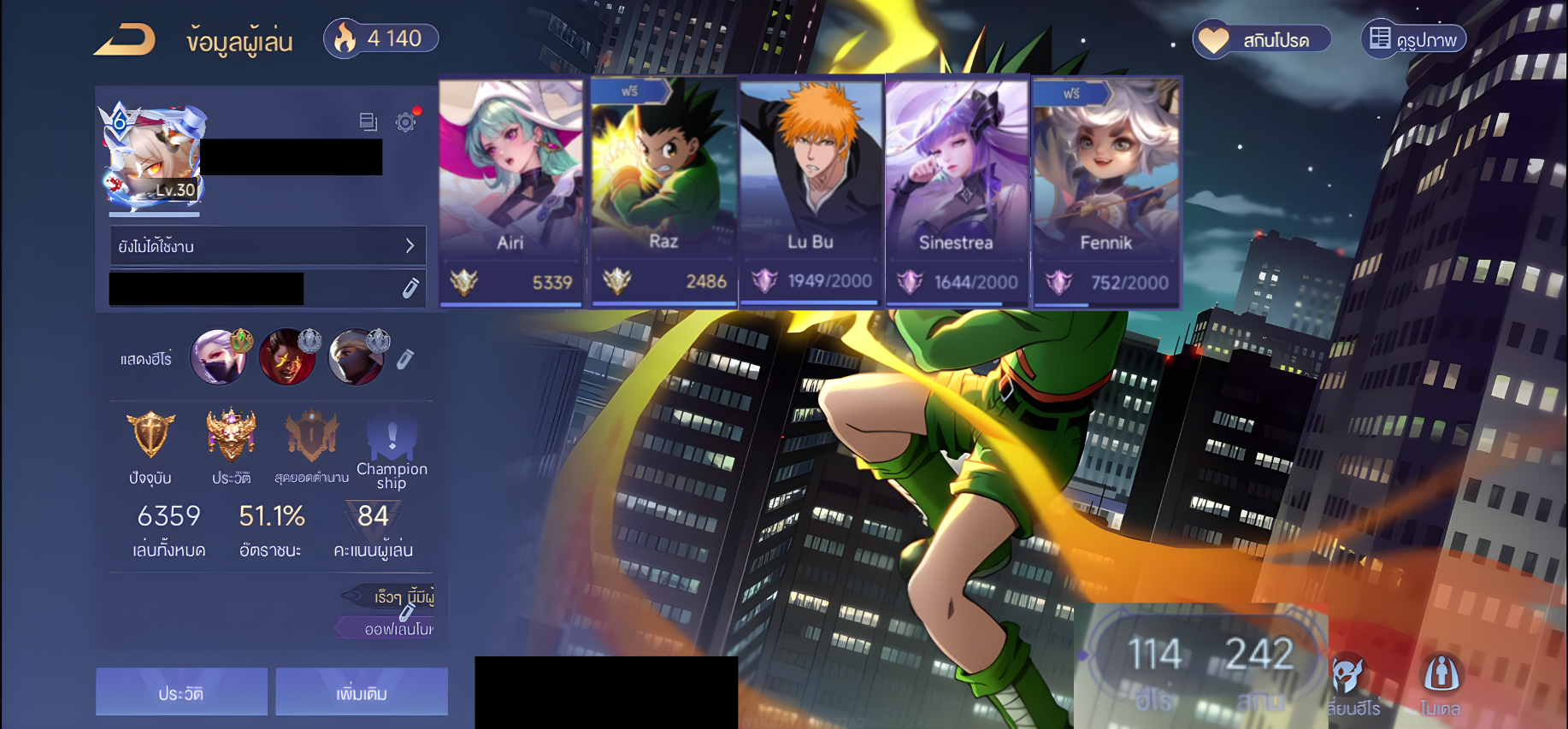Viewport: 1568px width, 729px height.
Task: Expand the unused title row
Action: [x=268, y=246]
